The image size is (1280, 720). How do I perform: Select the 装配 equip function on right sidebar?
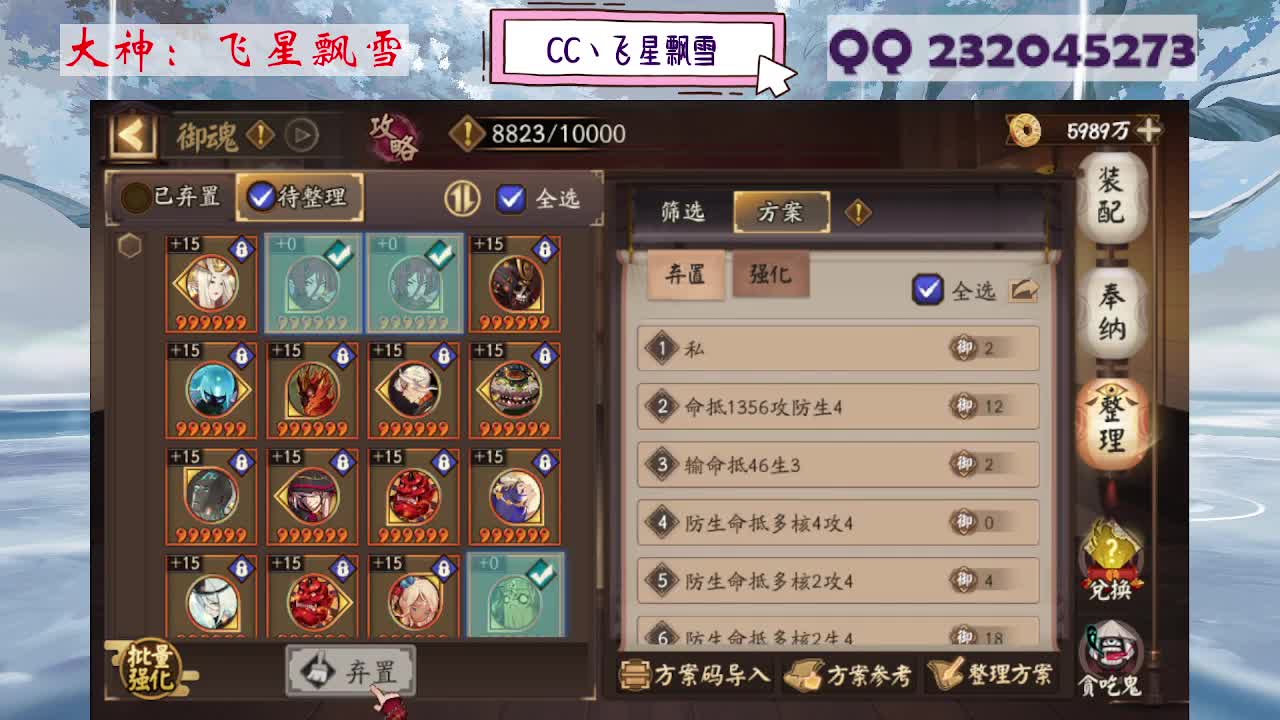(1113, 194)
